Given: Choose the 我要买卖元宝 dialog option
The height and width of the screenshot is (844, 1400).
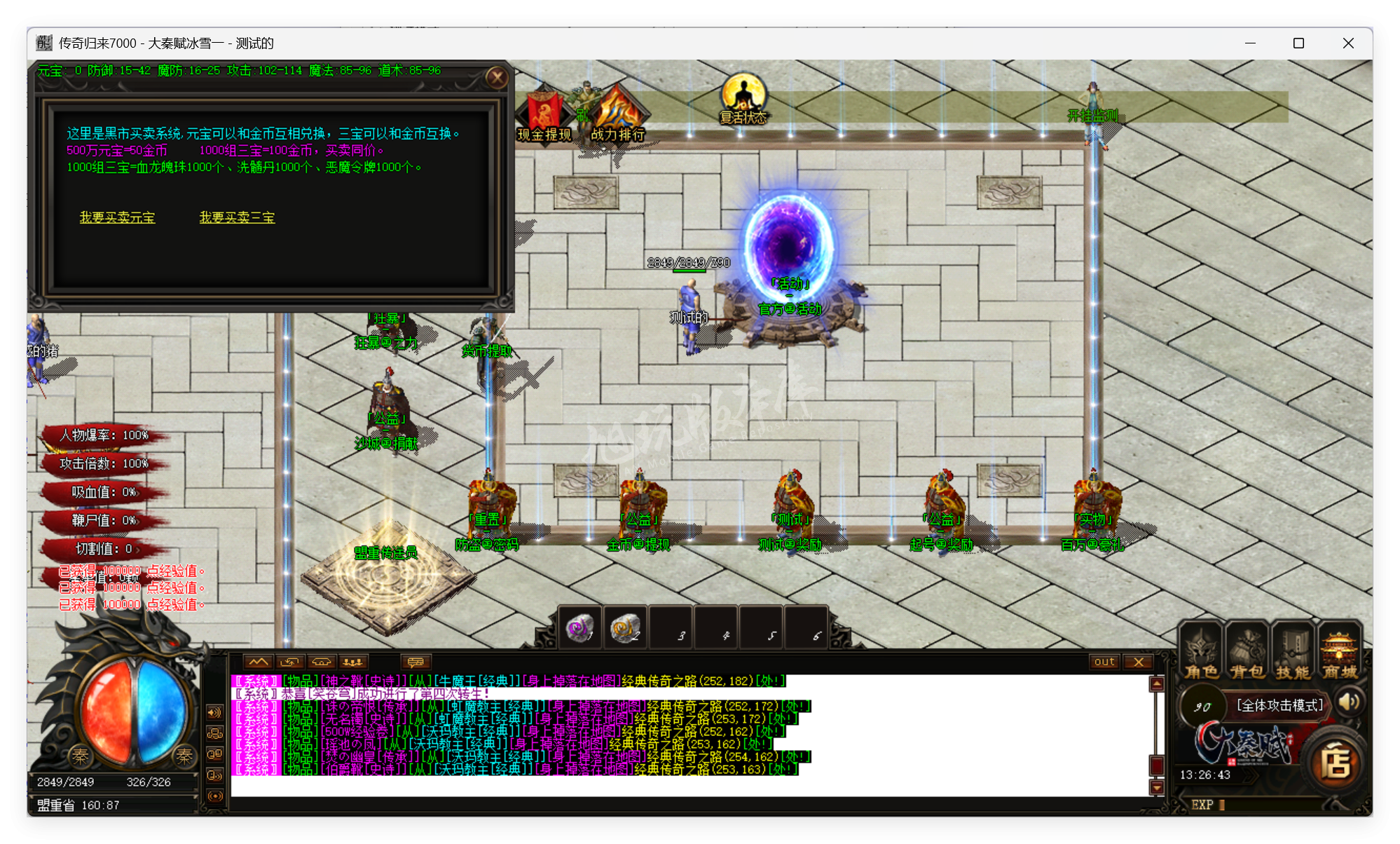Looking at the screenshot, I should coord(117,217).
